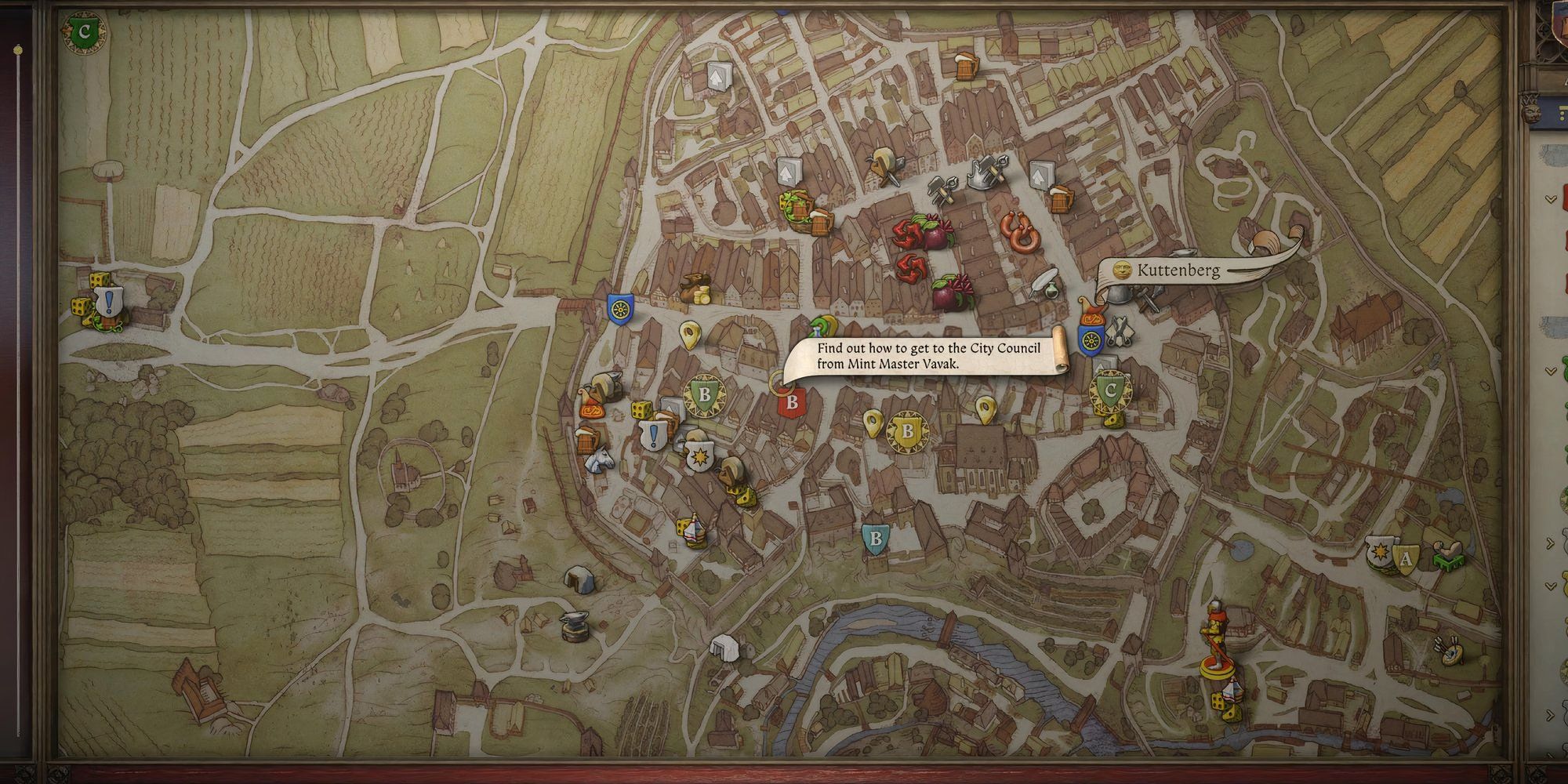
Task: Select the red B quest marker
Action: pos(791,403)
